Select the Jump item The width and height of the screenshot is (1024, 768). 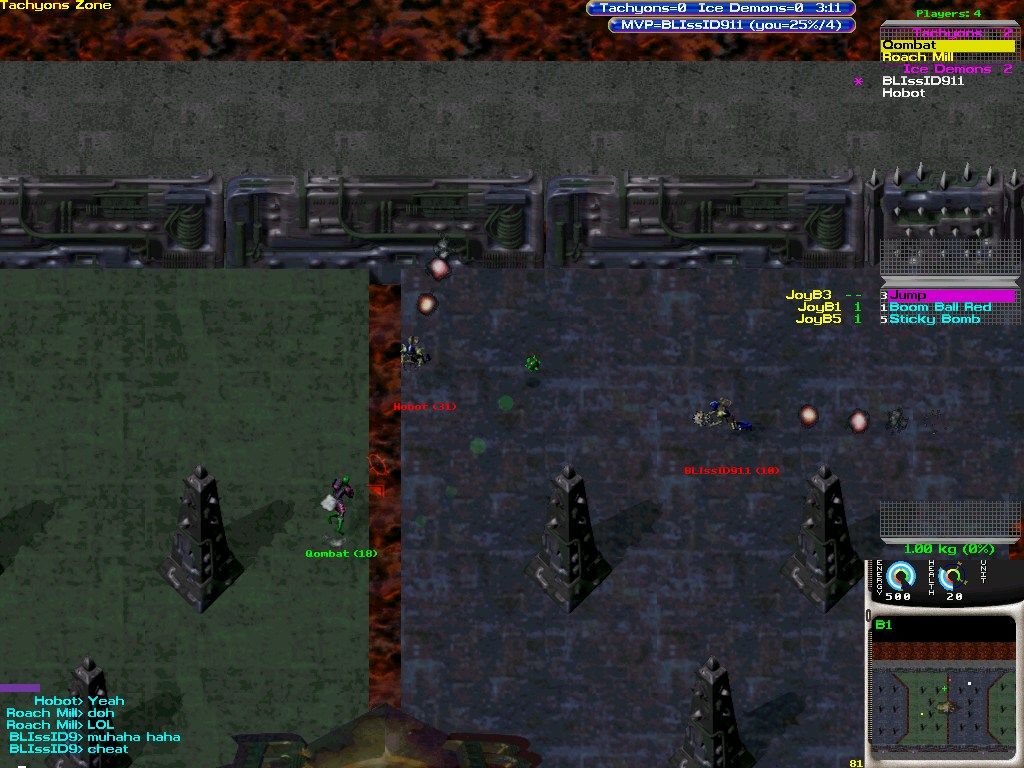tap(908, 295)
